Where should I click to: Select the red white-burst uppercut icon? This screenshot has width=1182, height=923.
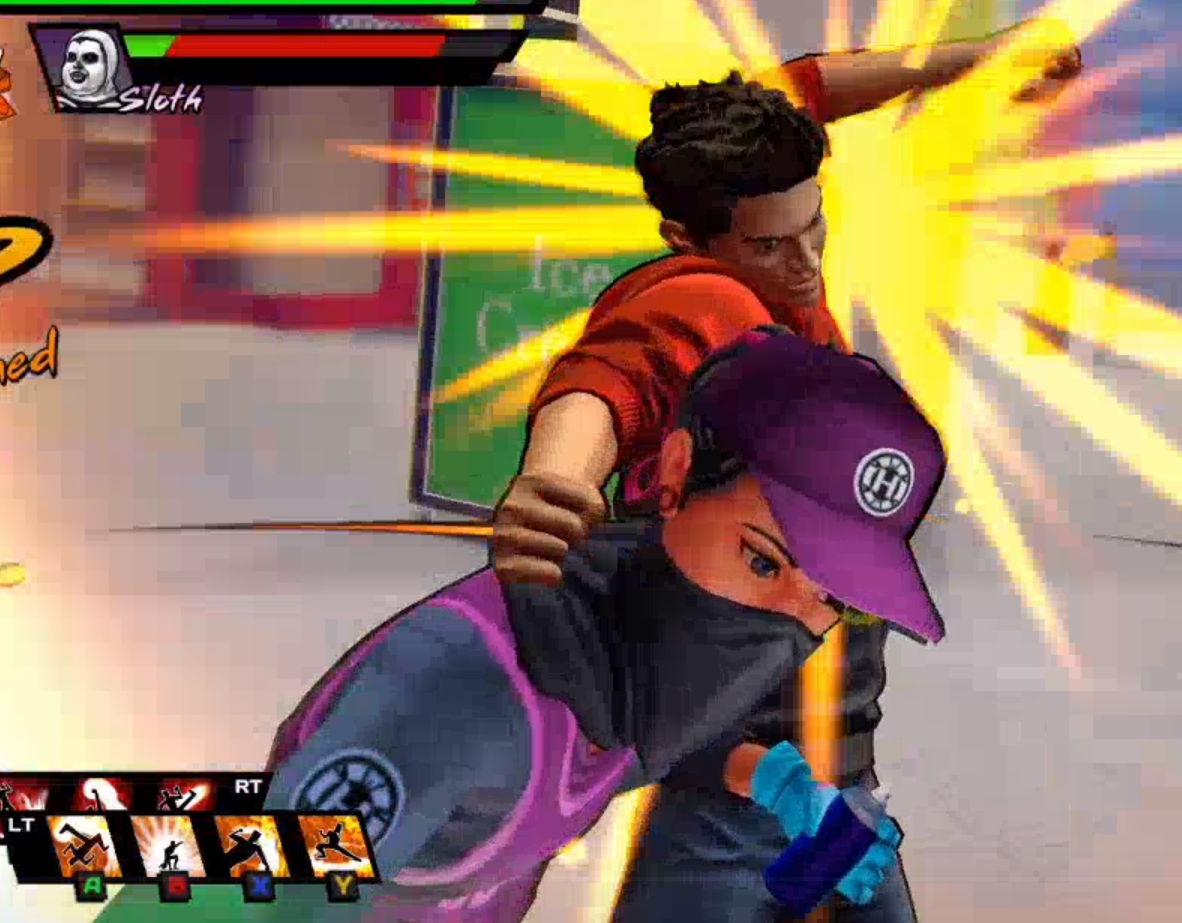pos(101,795)
